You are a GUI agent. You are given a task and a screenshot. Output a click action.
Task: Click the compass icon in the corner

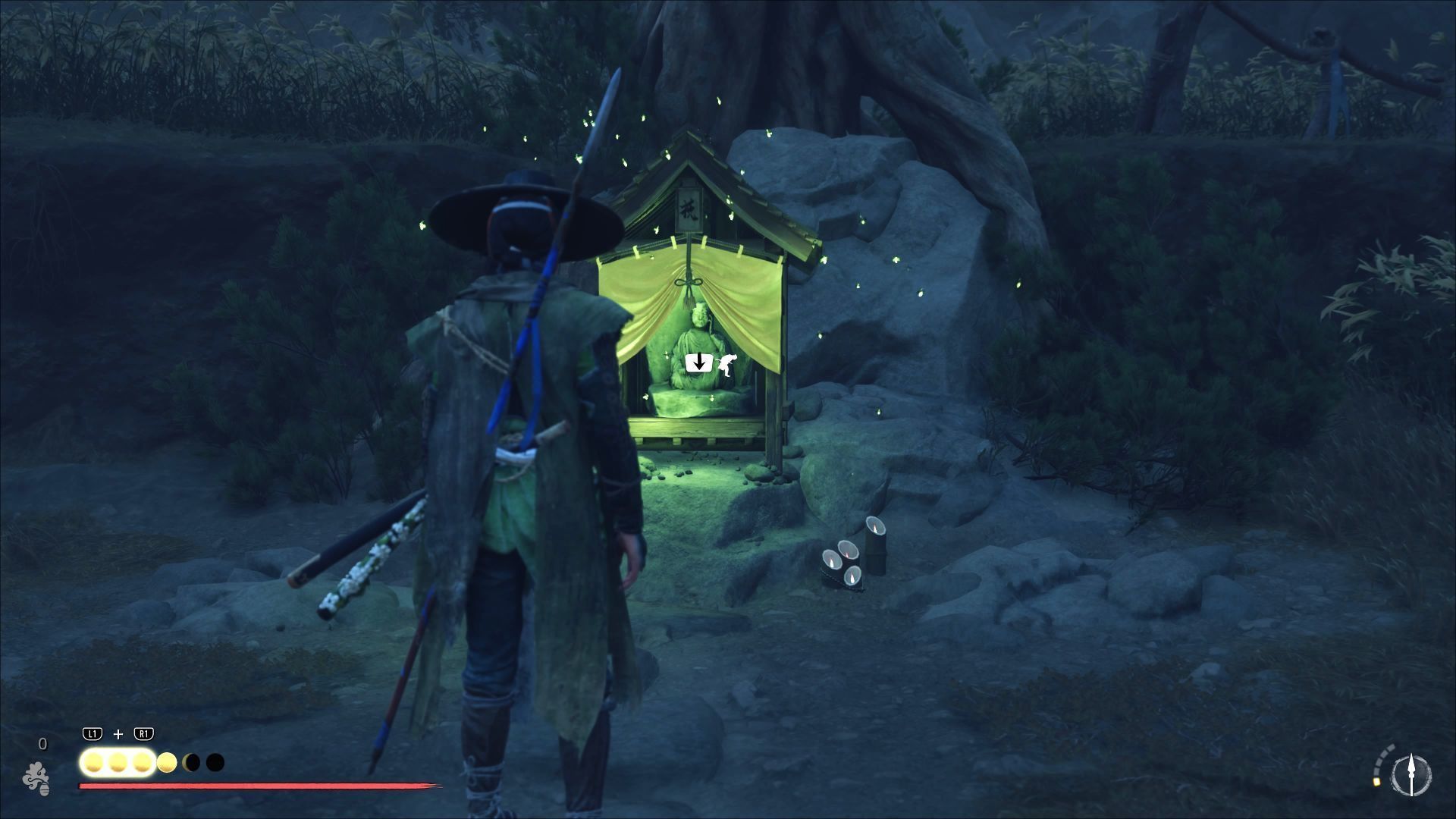[x=1410, y=776]
